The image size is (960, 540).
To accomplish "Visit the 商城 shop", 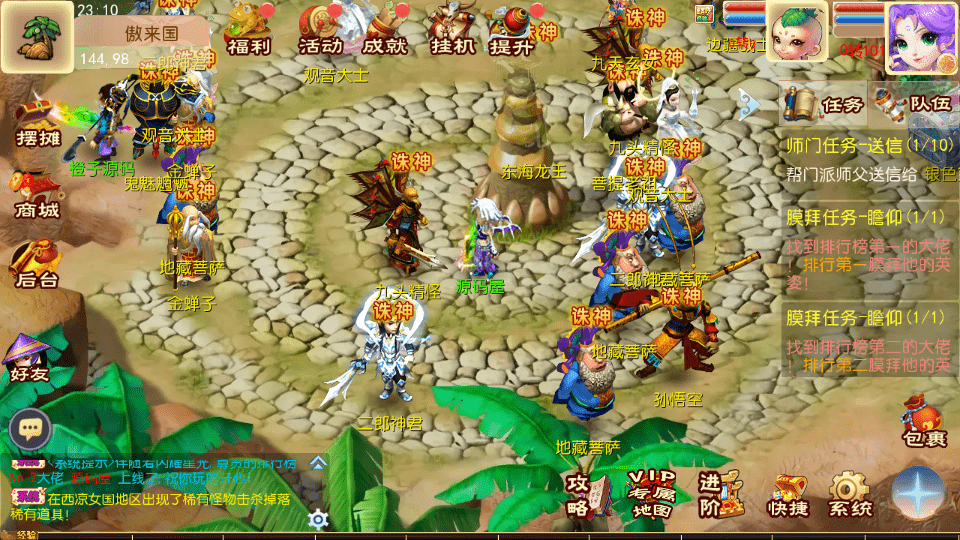I will [x=37, y=197].
